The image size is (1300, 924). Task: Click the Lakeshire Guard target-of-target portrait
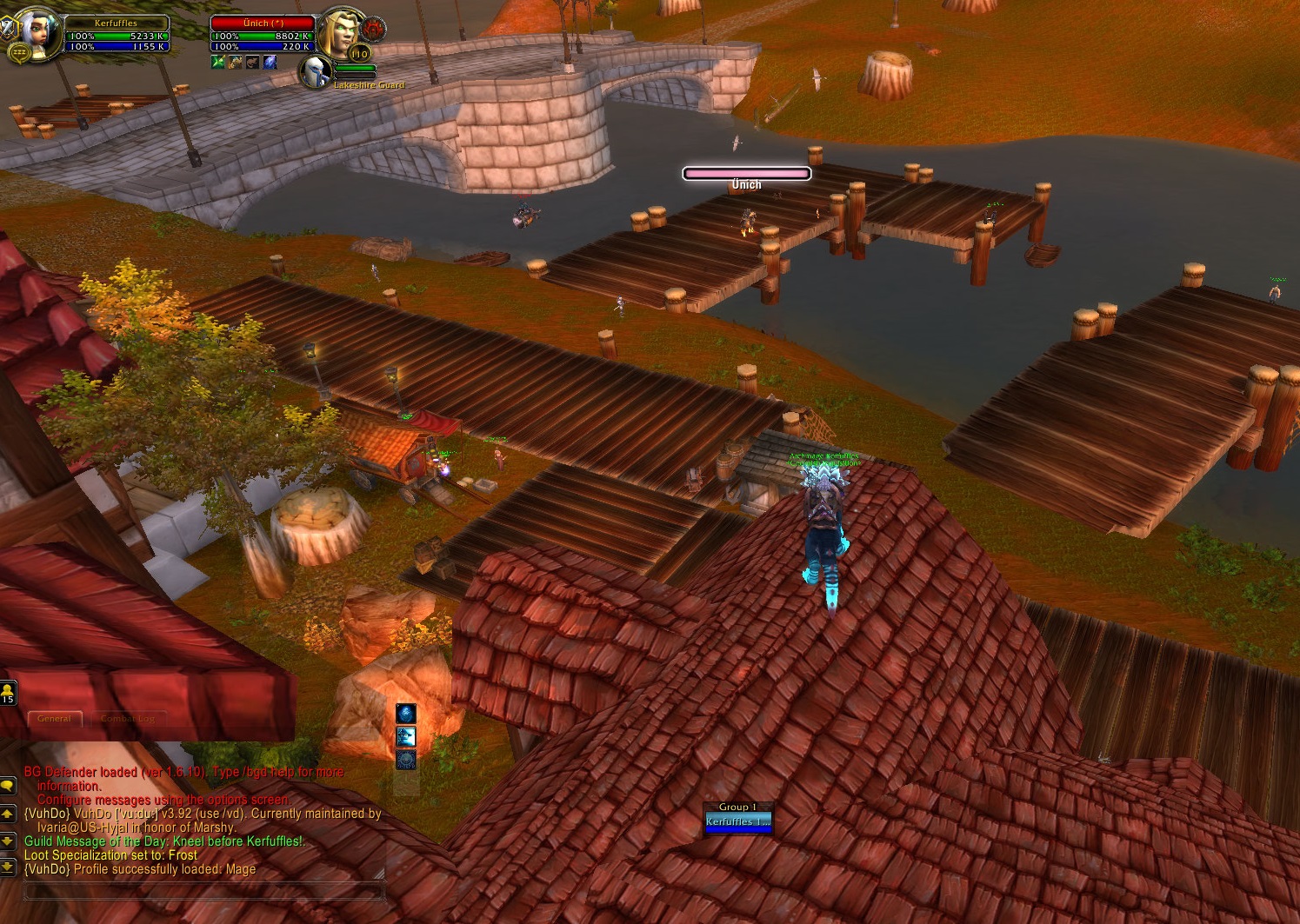[315, 71]
